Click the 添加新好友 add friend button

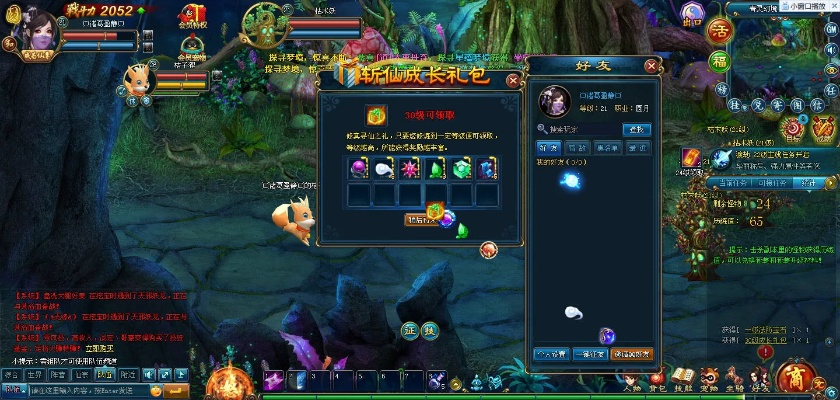(x=631, y=353)
